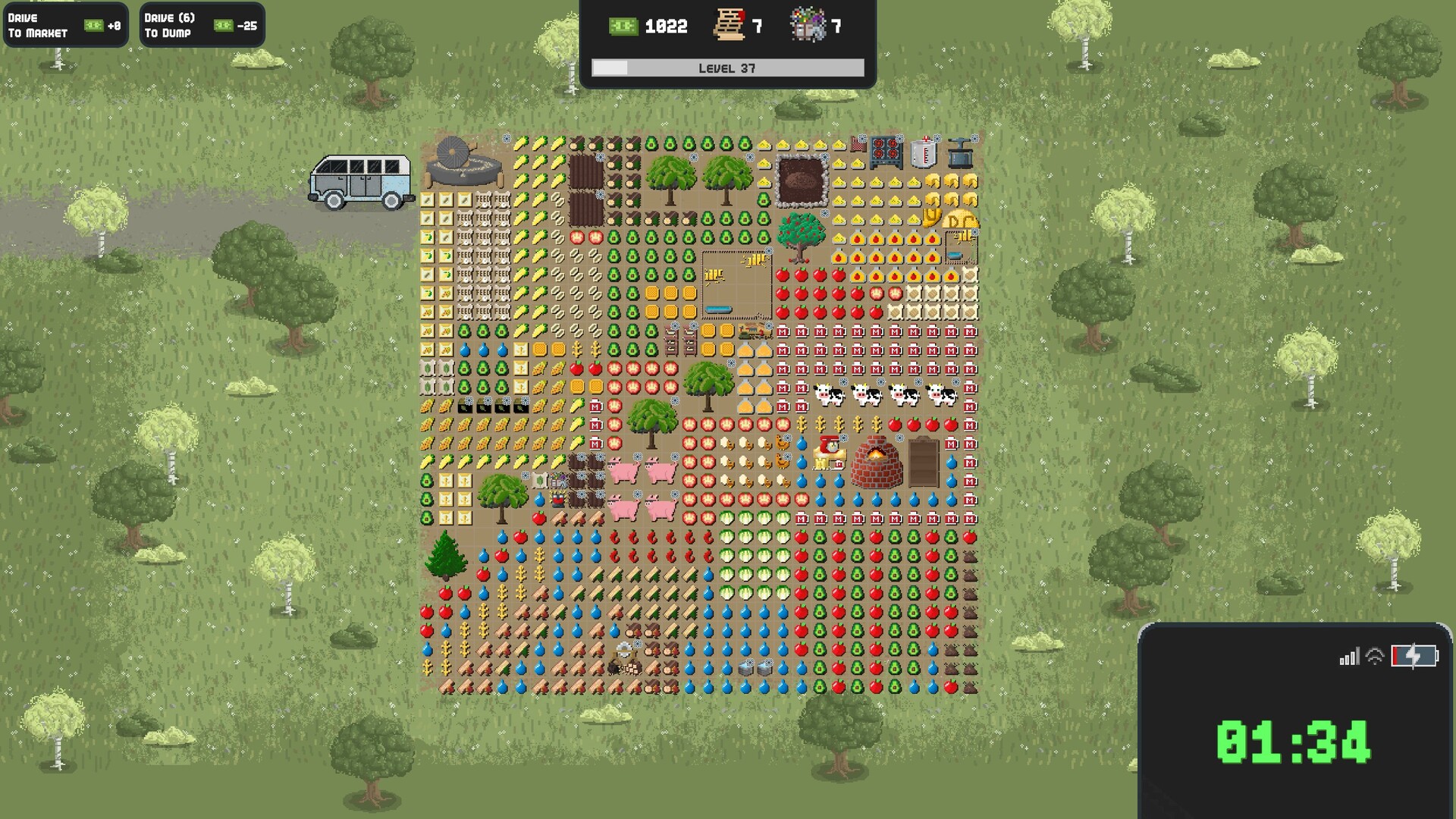Pick the pine tree tile
Screen dimensions: 1456x819
tap(445, 556)
